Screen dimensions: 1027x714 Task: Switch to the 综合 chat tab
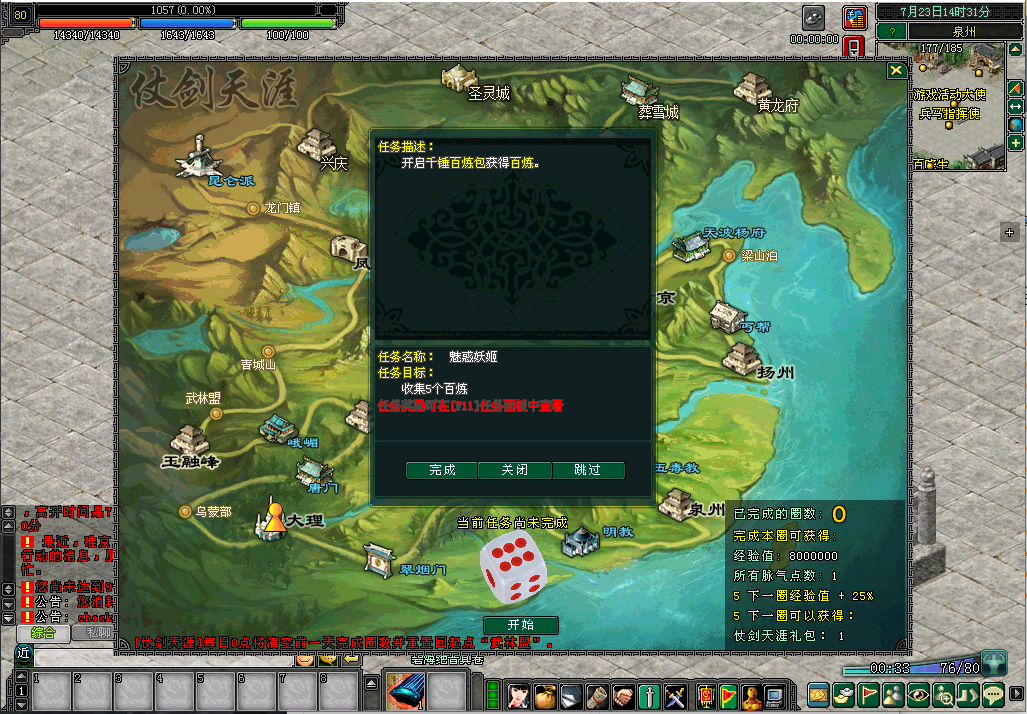(x=42, y=632)
